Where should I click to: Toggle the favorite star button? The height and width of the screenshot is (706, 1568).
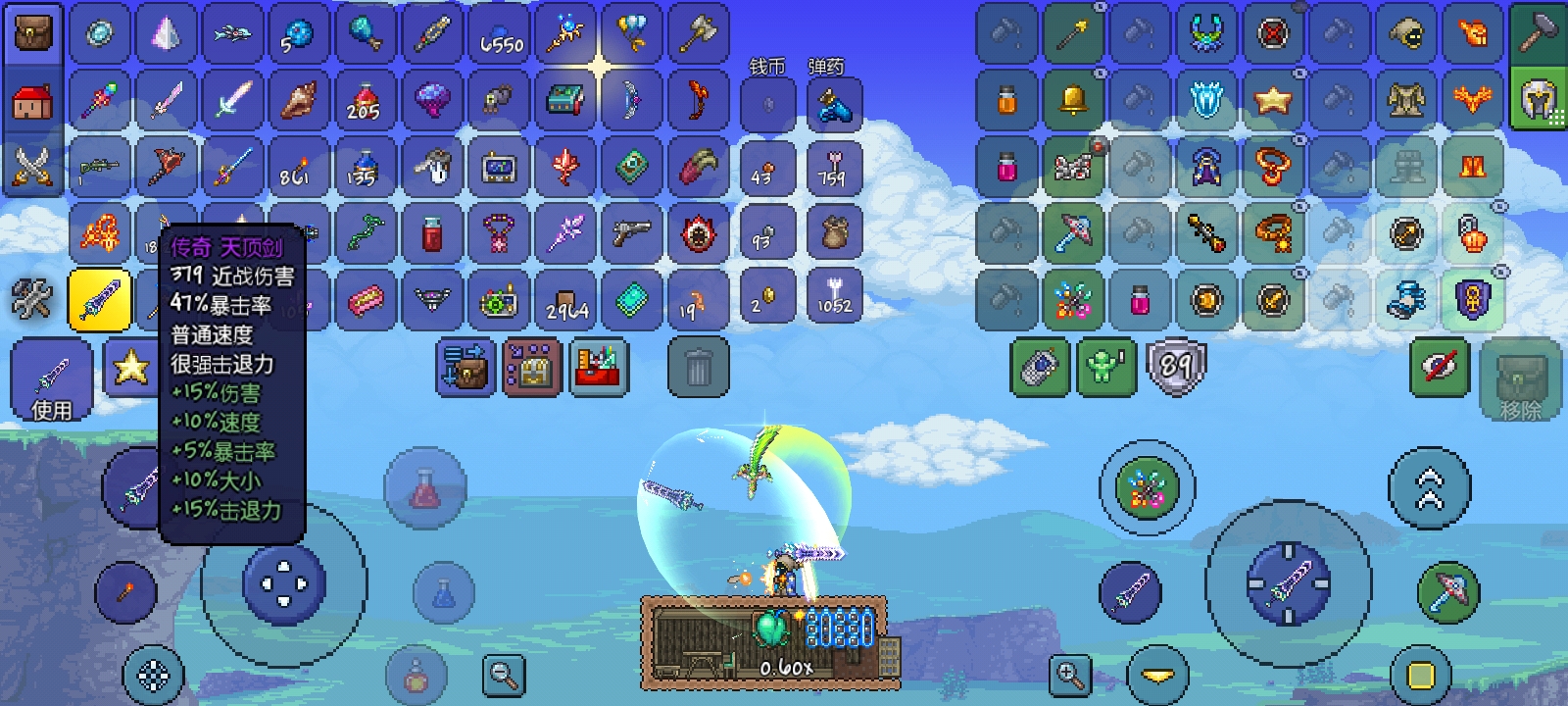tap(130, 369)
